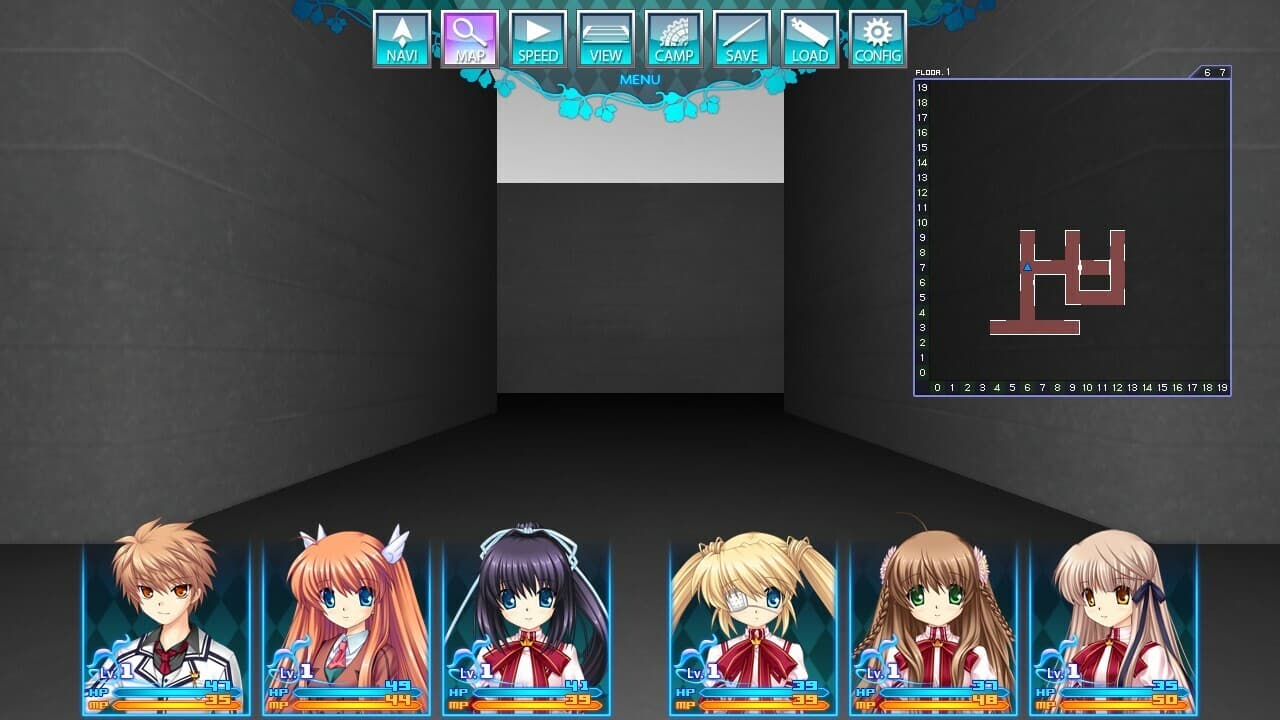Open the CONFIG options gear icon

click(877, 38)
